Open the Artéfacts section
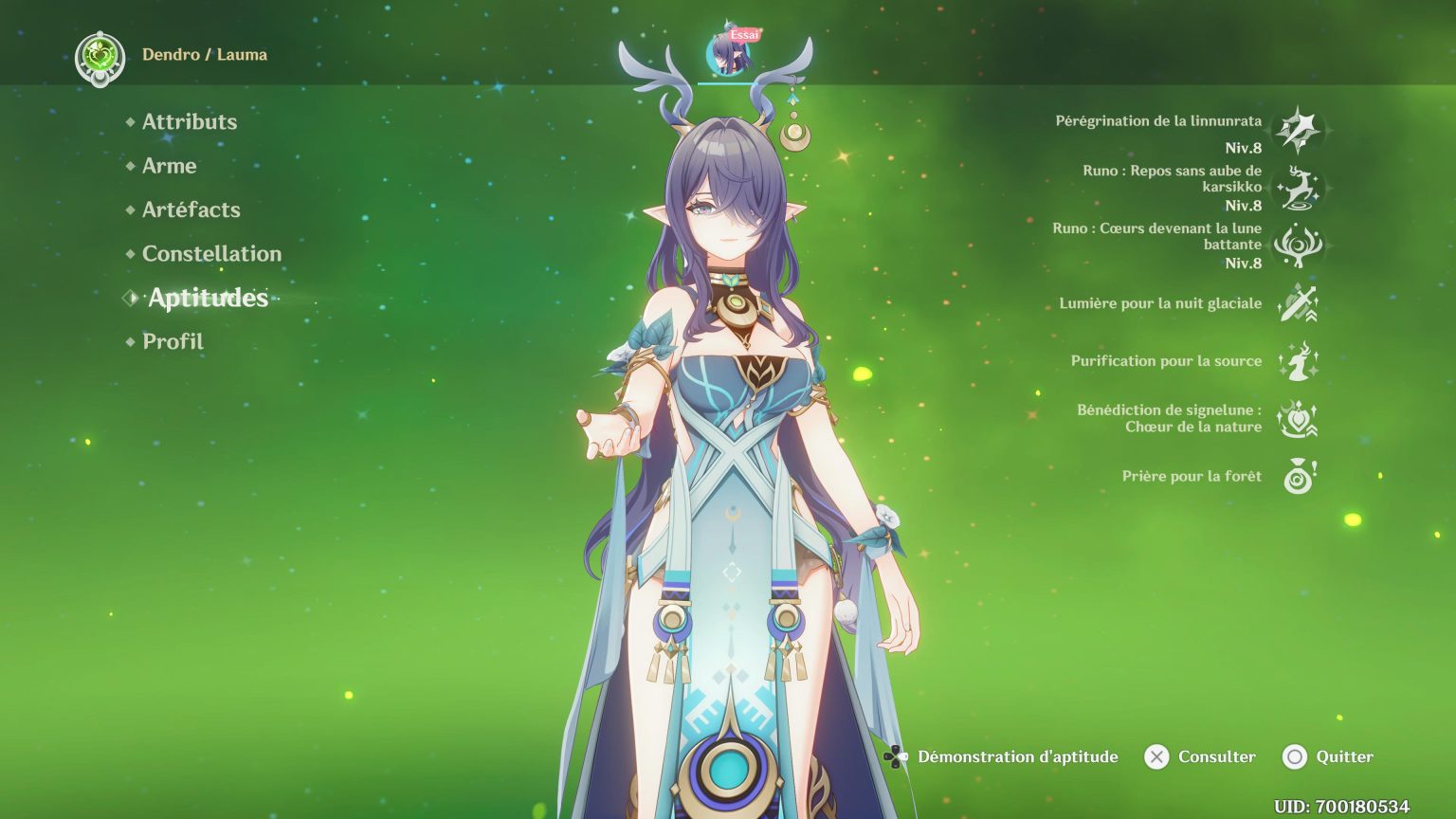The image size is (1456, 819). pos(190,209)
